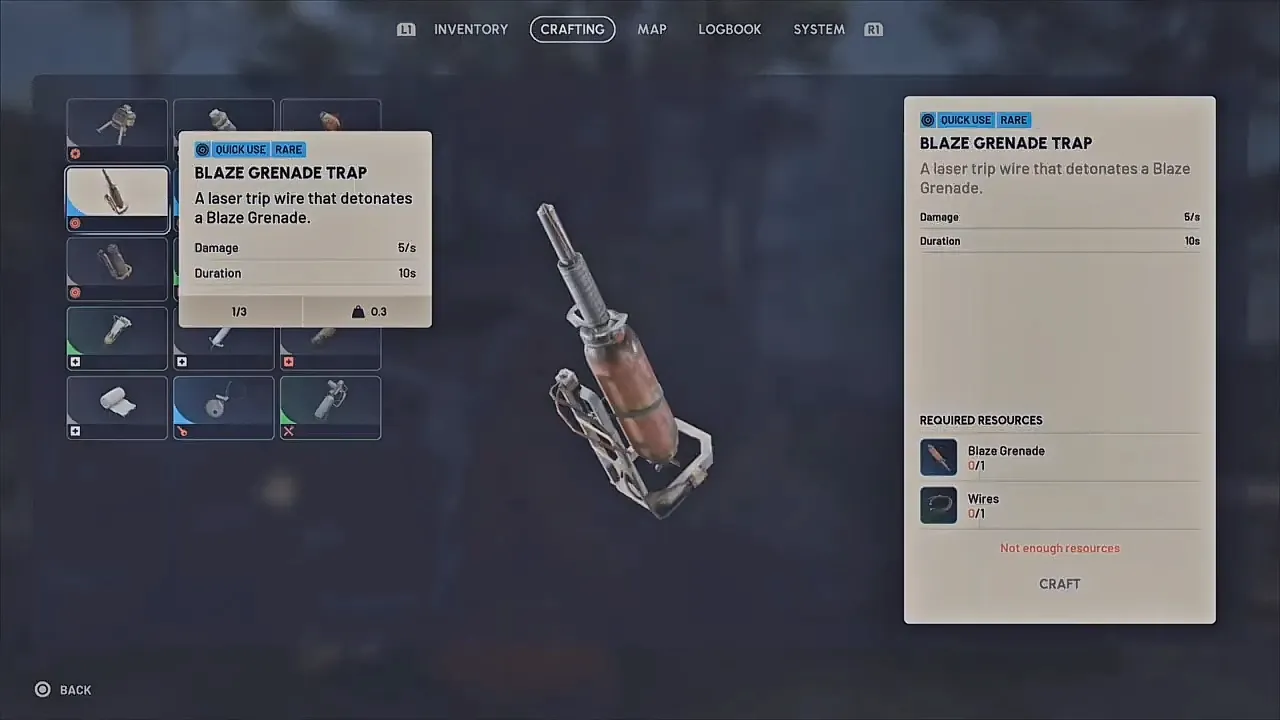Select the highlighted Blaze Grenade Trap thumbnail
This screenshot has width=1280, height=720.
[x=117, y=199]
